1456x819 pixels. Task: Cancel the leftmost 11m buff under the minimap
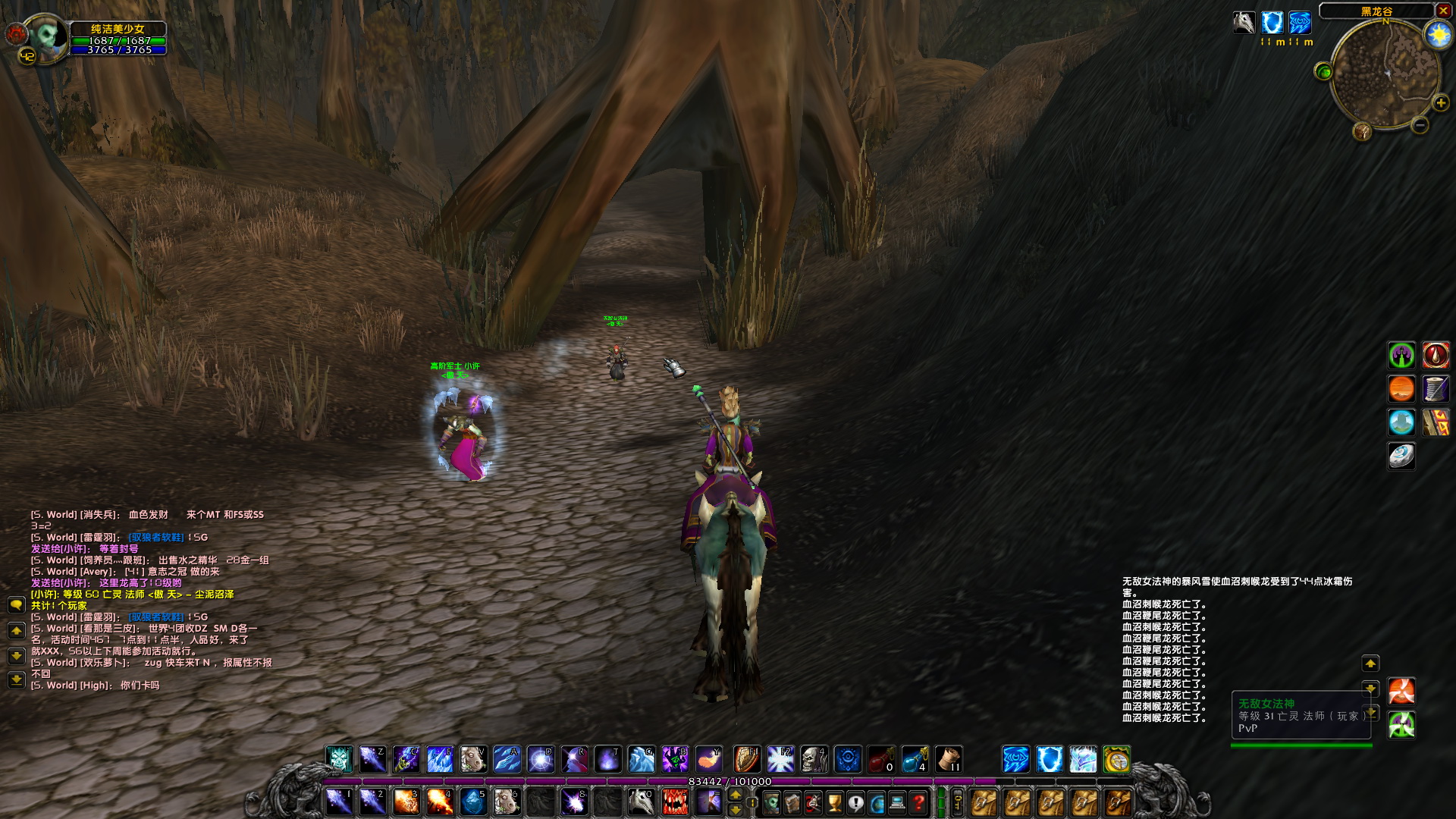point(1272,23)
